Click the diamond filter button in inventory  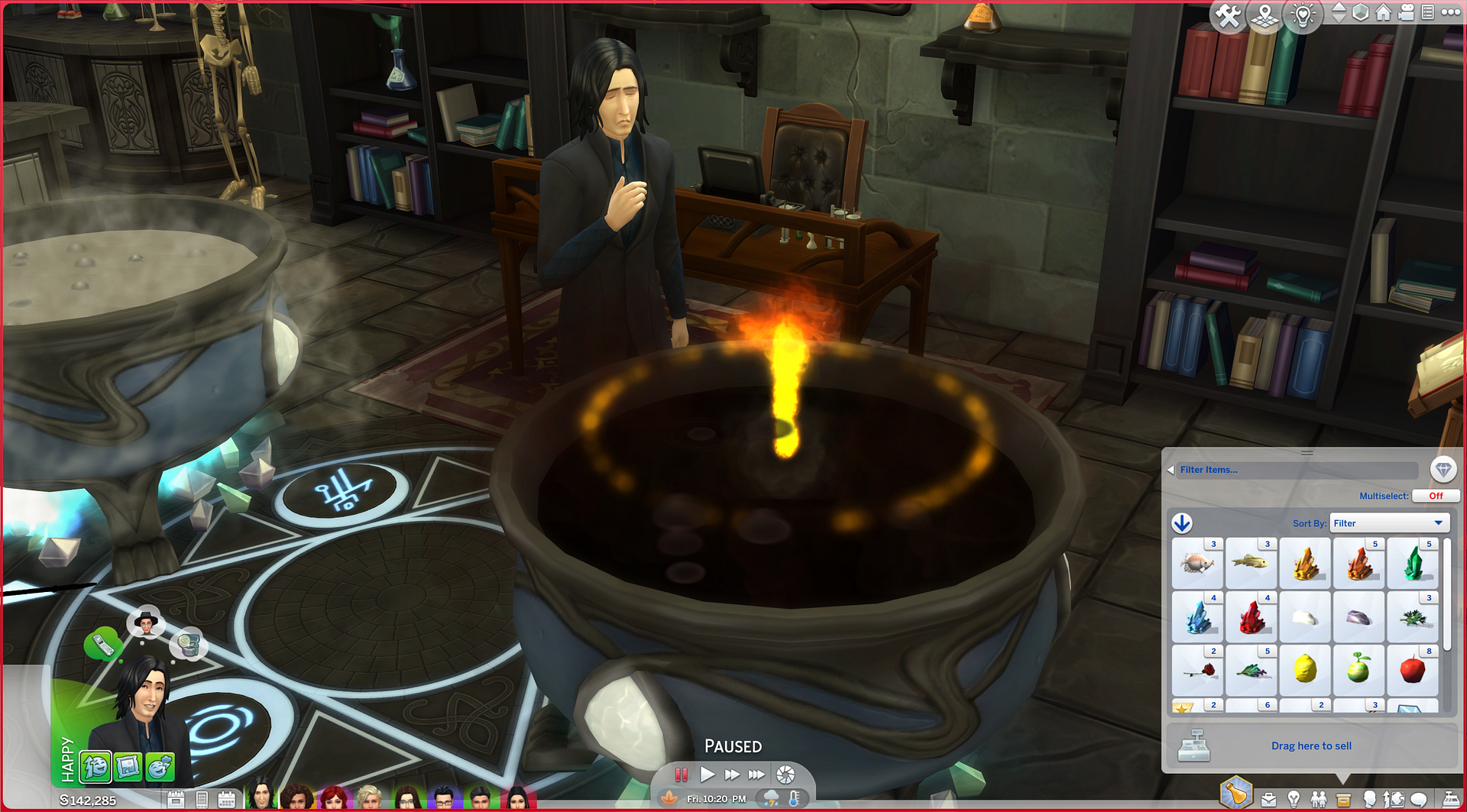point(1443,470)
